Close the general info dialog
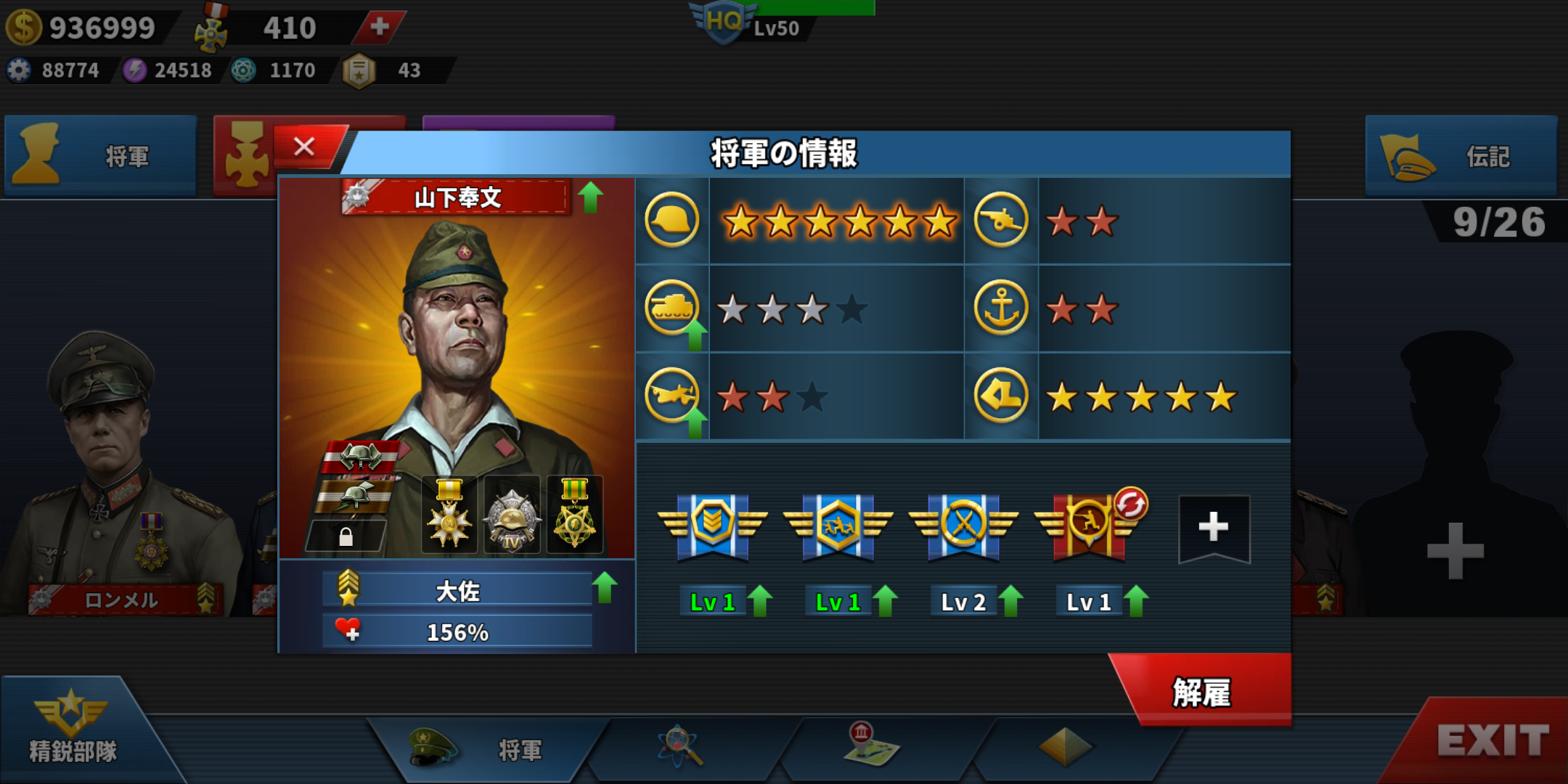 pyautogui.click(x=305, y=147)
